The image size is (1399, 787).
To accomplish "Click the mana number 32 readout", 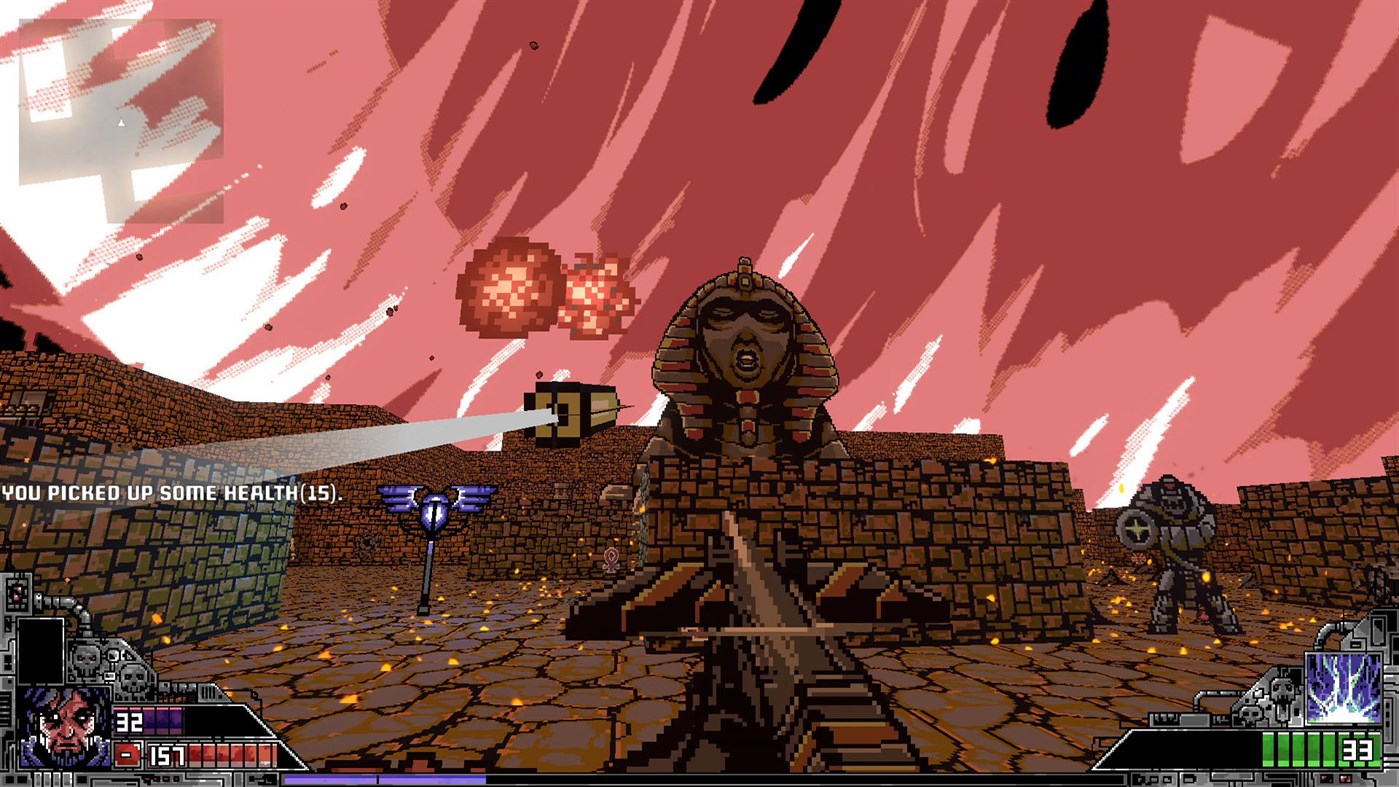I will click(129, 721).
